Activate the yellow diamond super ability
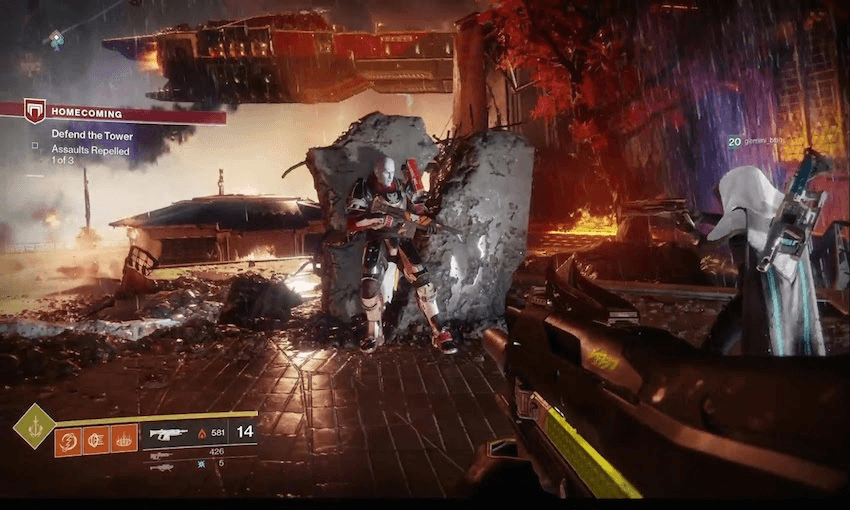The width and height of the screenshot is (850, 510). 34,426
